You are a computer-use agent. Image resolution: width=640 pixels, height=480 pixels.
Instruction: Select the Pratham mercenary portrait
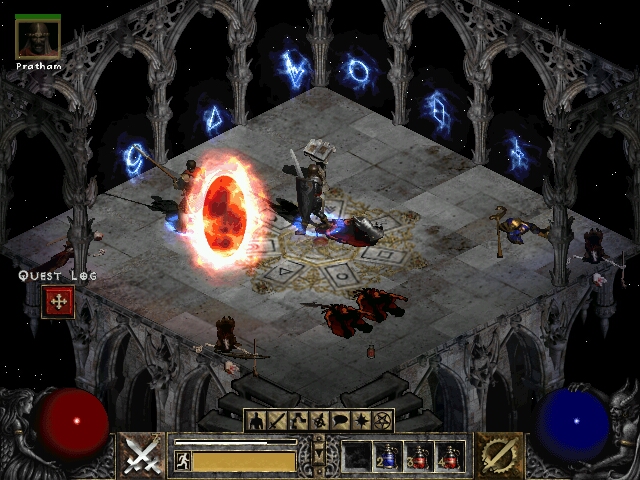(x=38, y=37)
